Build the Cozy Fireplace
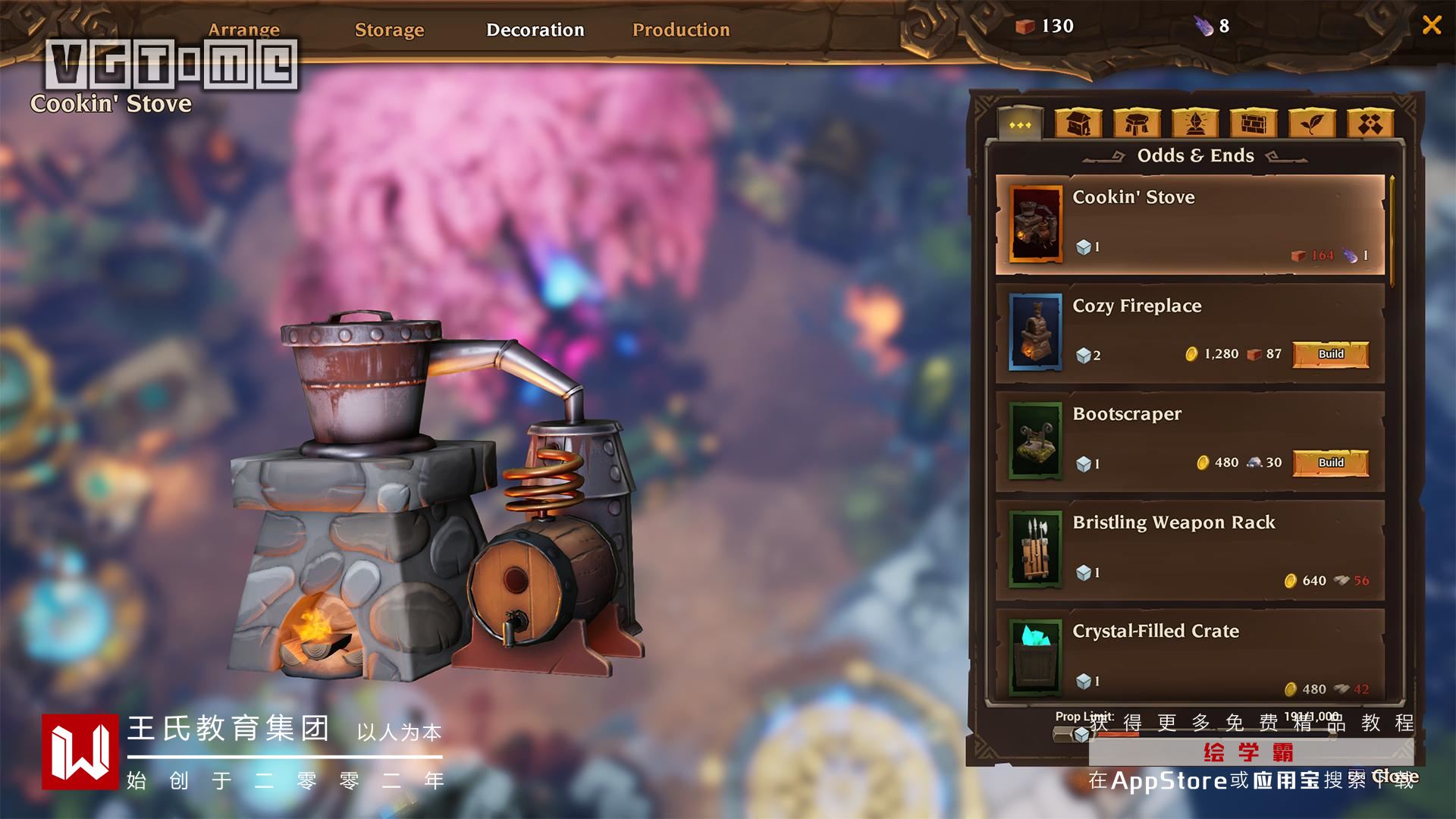Viewport: 1456px width, 819px height. click(1331, 354)
